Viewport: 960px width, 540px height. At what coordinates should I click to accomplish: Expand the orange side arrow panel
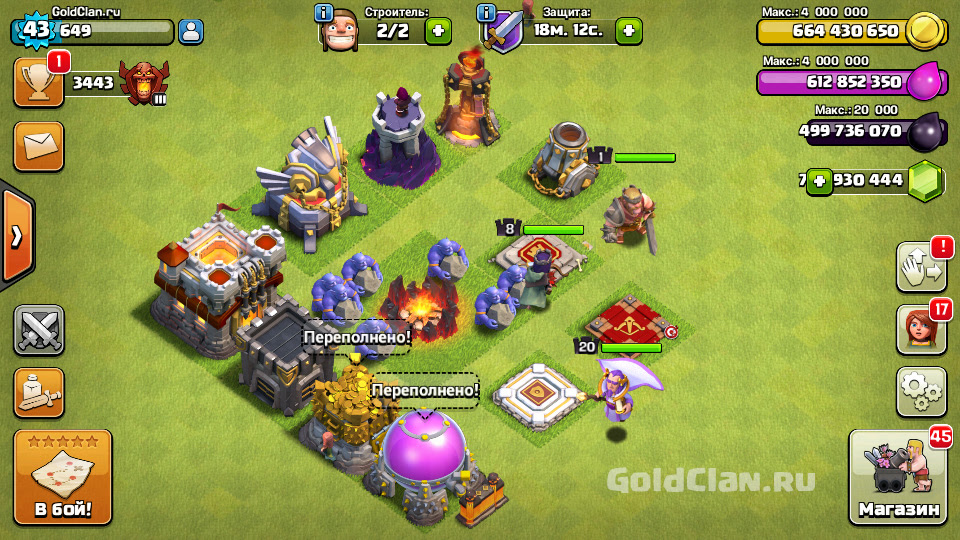(16, 236)
